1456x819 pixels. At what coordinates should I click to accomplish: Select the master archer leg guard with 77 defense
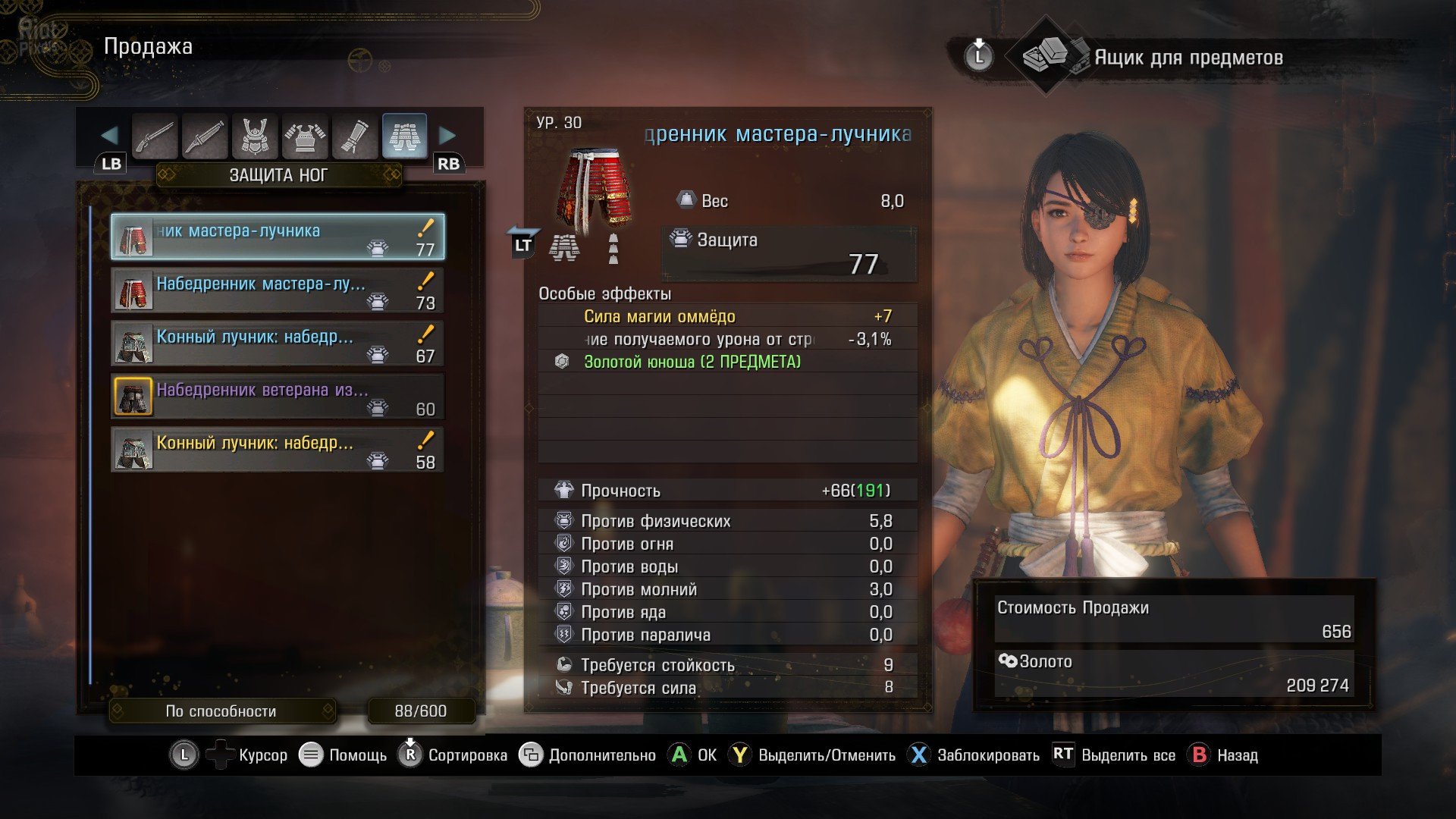pyautogui.click(x=278, y=237)
